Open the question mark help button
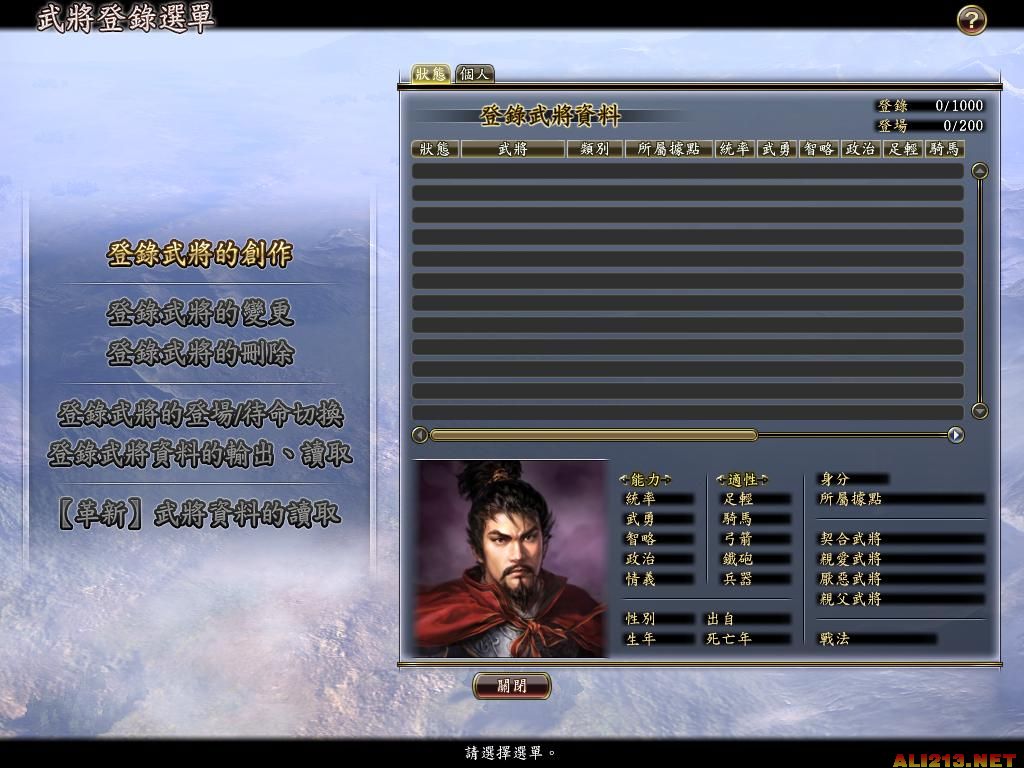Screen dimensions: 1024x768 click(971, 20)
